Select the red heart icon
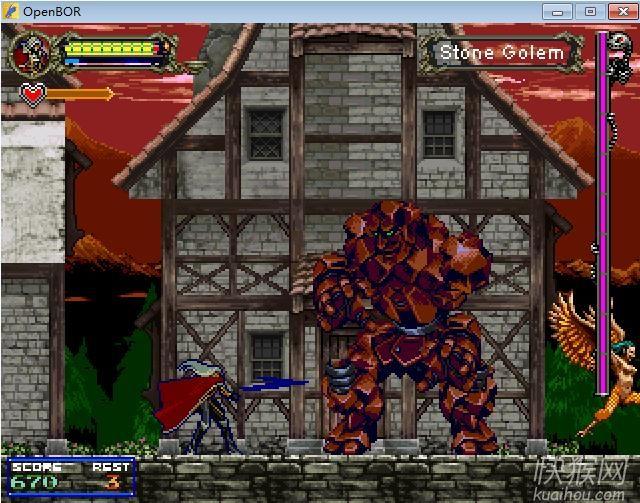Viewport: 640px width, 503px height. [34, 95]
